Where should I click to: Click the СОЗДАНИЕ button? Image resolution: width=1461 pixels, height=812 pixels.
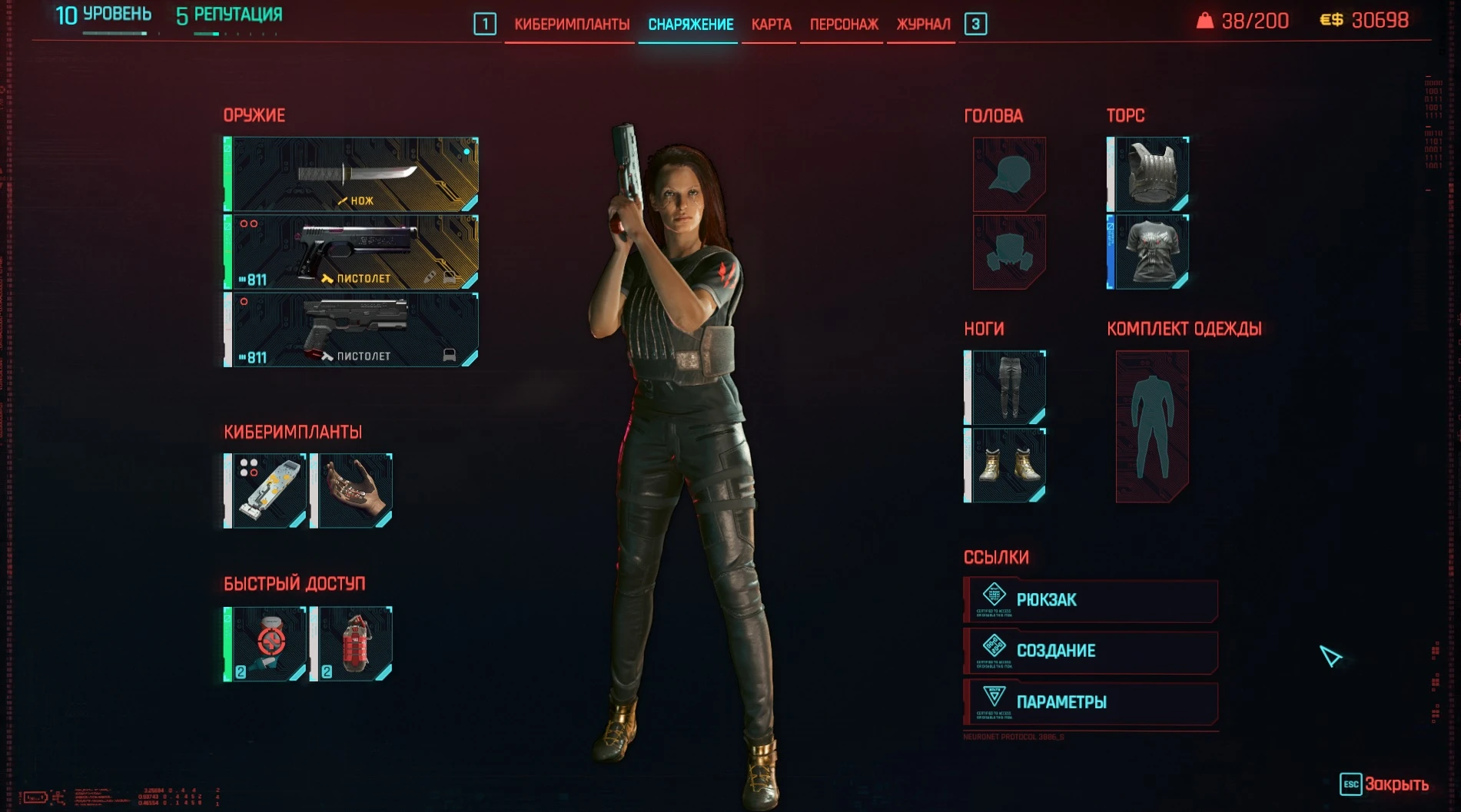[x=1090, y=651]
